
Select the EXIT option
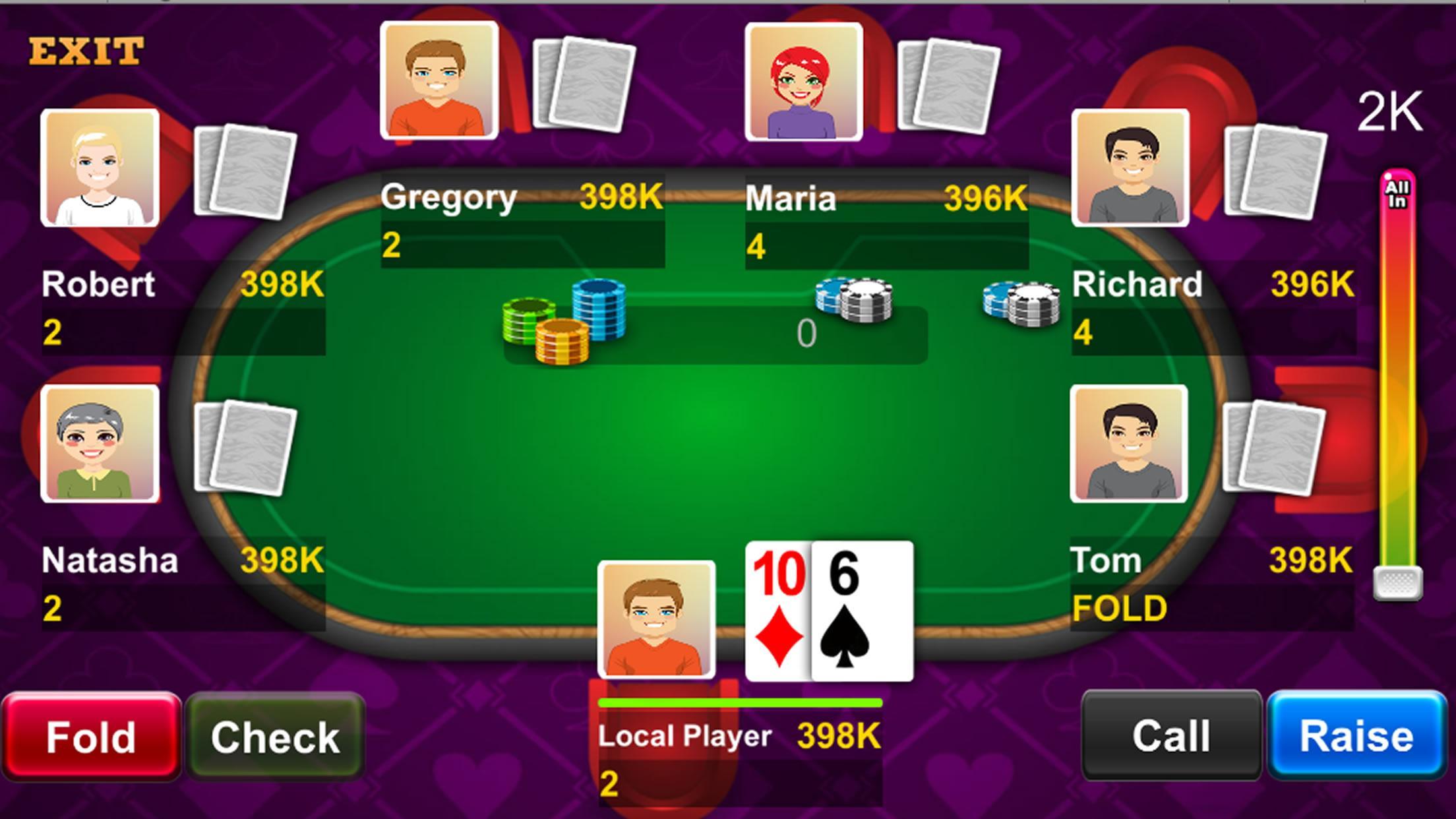pyautogui.click(x=86, y=49)
